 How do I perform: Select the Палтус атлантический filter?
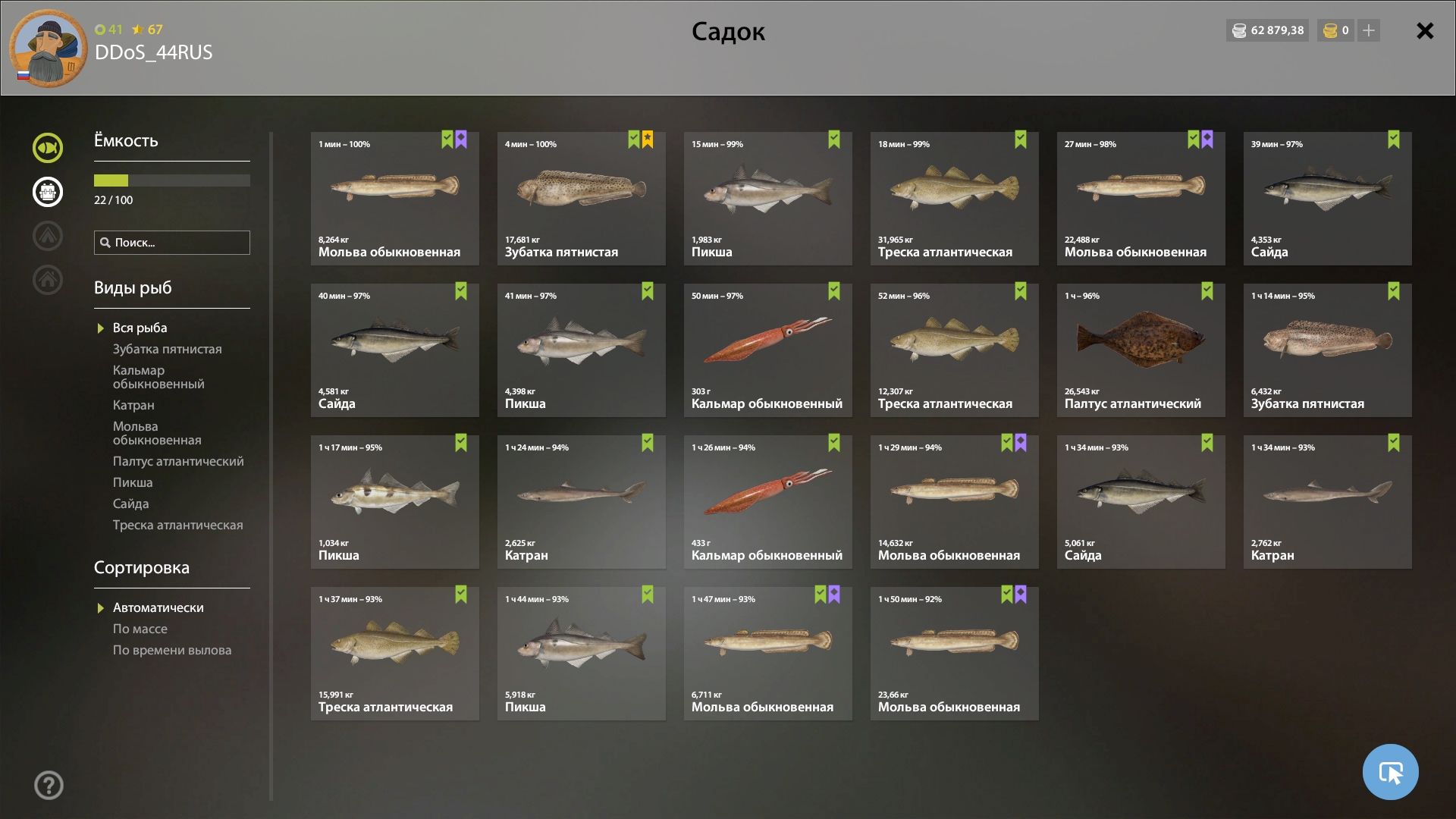pyautogui.click(x=178, y=461)
